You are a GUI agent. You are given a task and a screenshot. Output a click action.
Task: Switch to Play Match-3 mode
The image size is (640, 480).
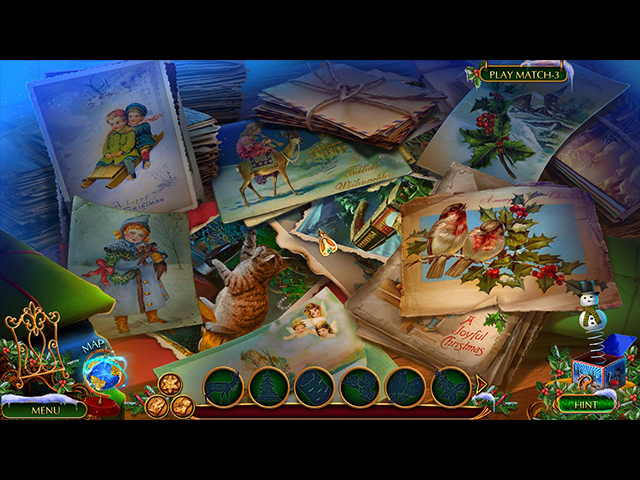tap(521, 74)
